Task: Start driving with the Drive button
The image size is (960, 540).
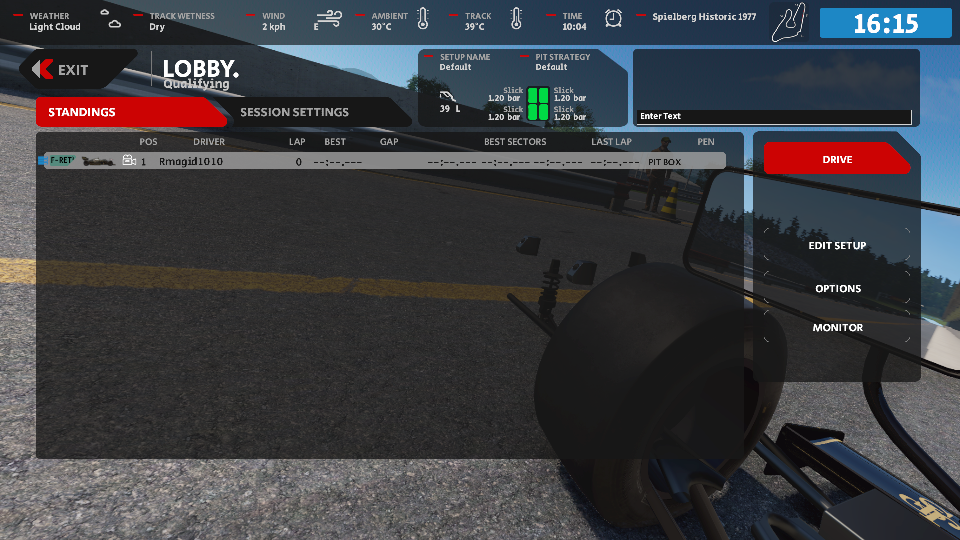Action: click(836, 159)
